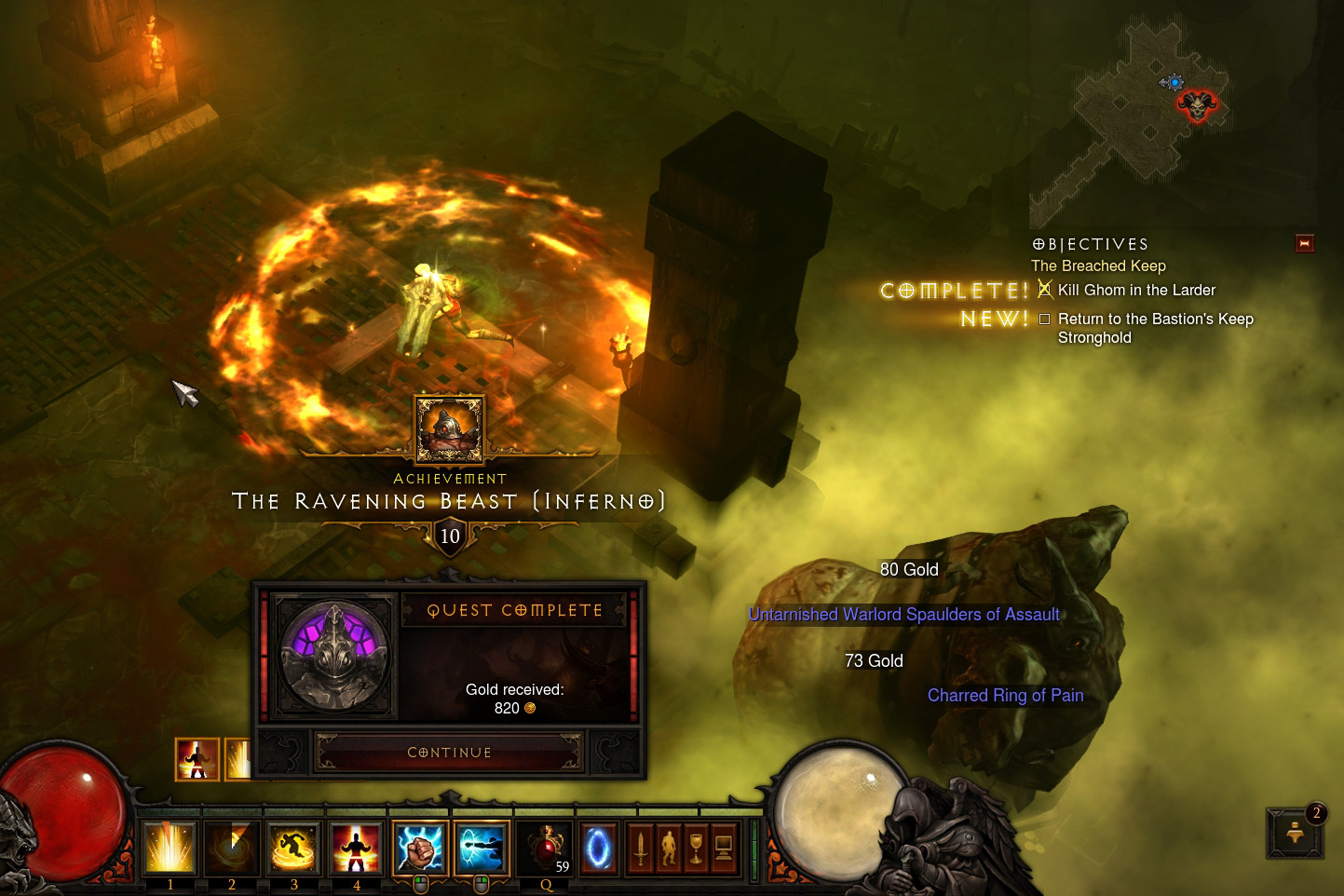Screen dimensions: 1344x896
Task: Use the swirling vortex skill in slot 2
Action: click(232, 848)
